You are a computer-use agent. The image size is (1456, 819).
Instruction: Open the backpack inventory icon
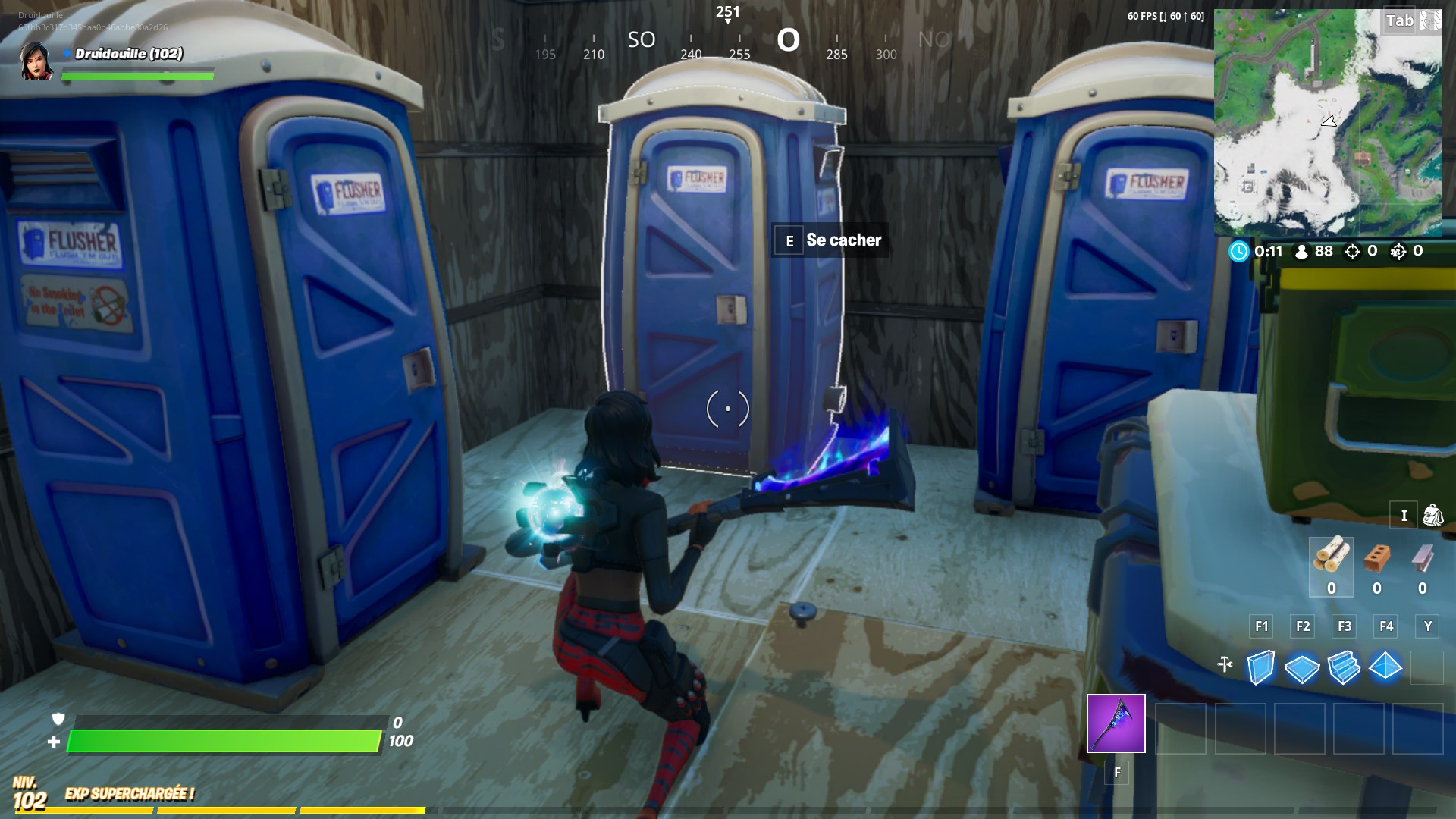(1432, 516)
